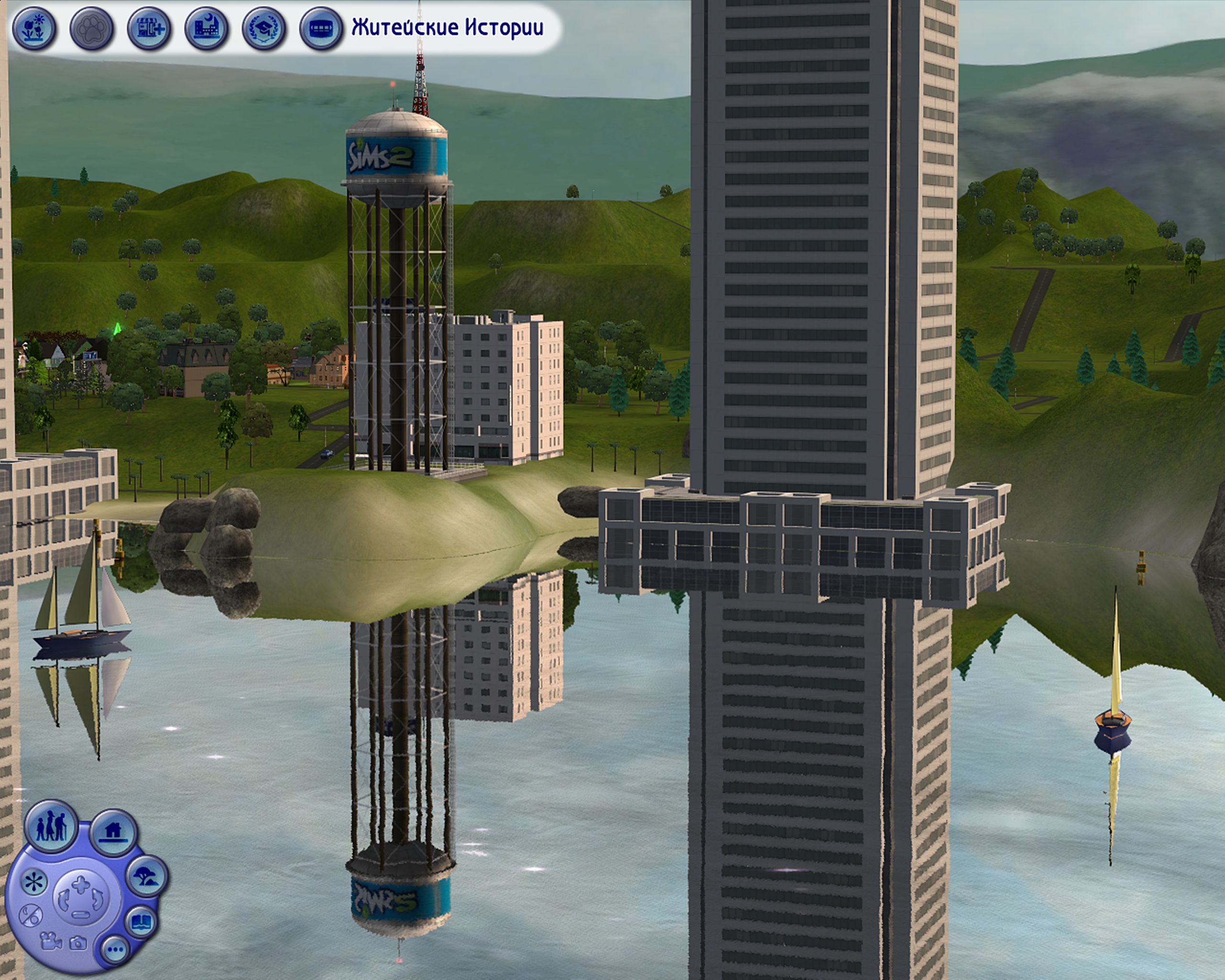
Task: Open the Seasons flowers-and-sun icon
Action: point(34,28)
